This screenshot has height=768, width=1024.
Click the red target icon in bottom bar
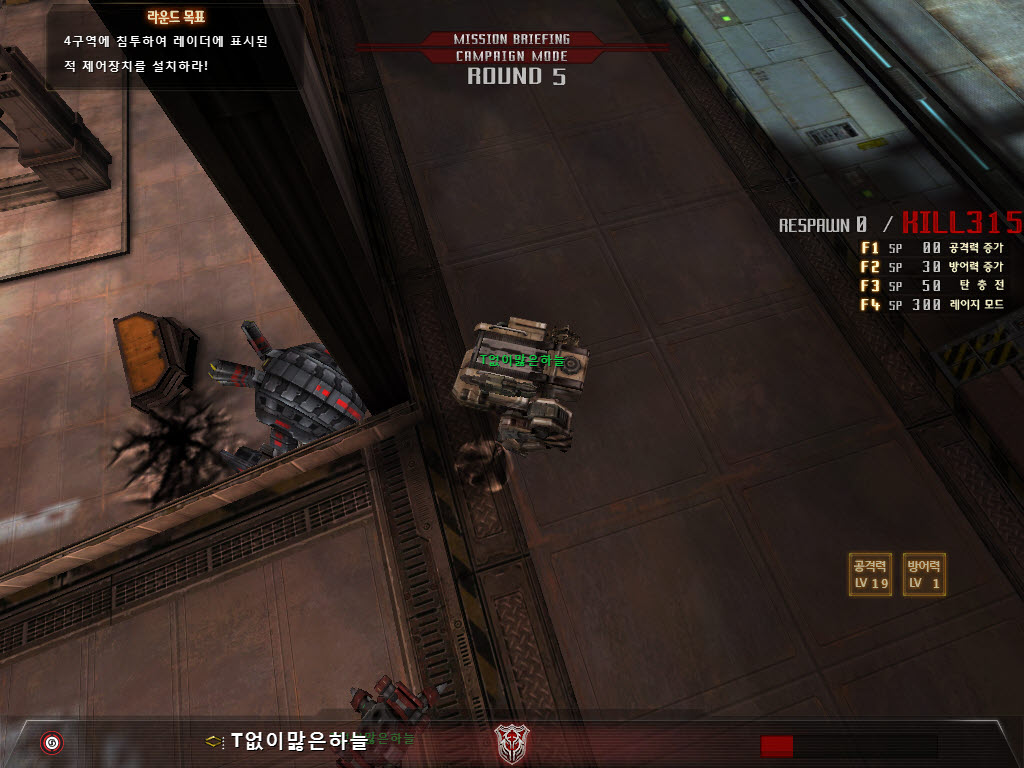51,743
